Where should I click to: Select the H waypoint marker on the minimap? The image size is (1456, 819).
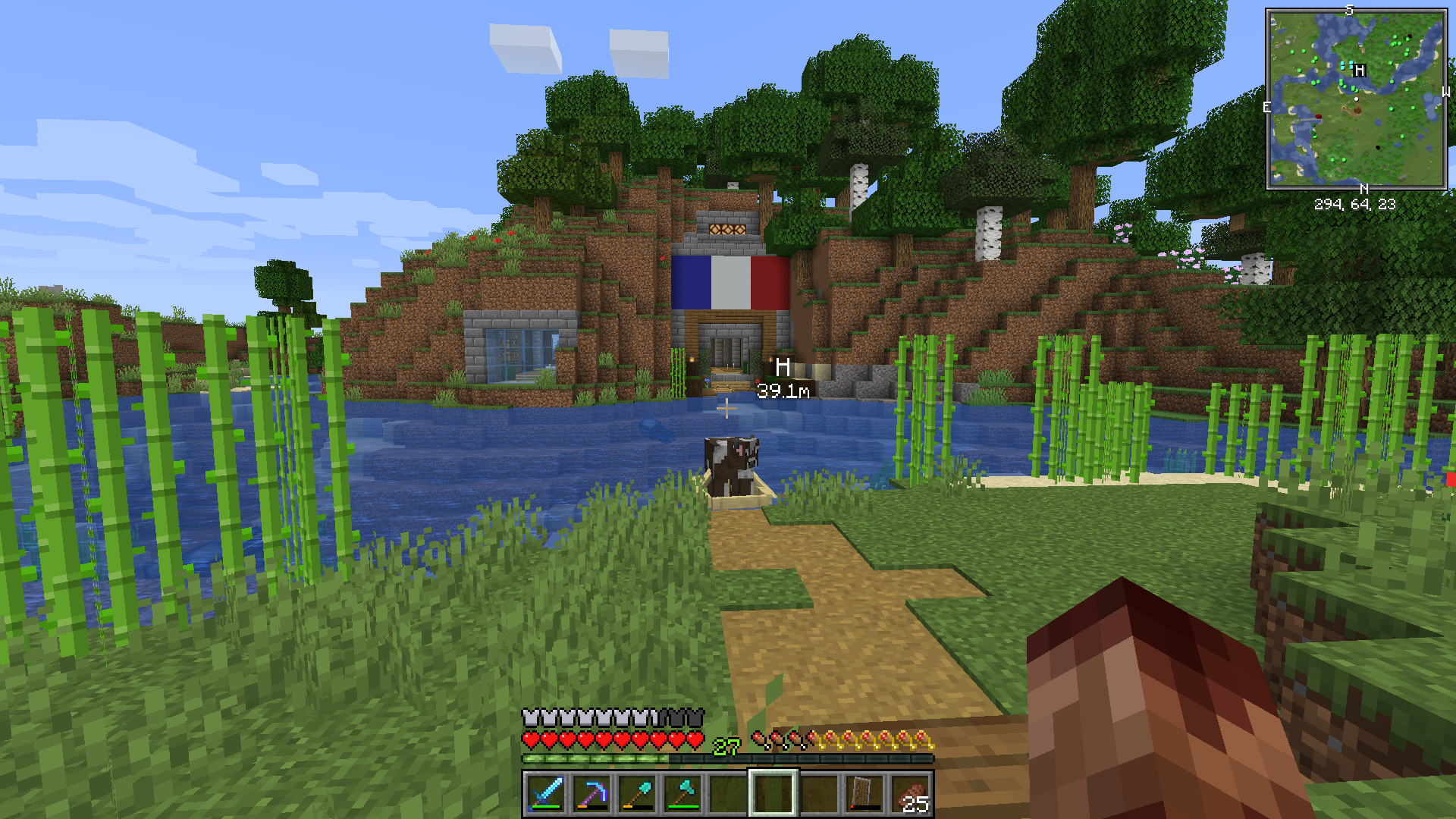(x=1360, y=70)
